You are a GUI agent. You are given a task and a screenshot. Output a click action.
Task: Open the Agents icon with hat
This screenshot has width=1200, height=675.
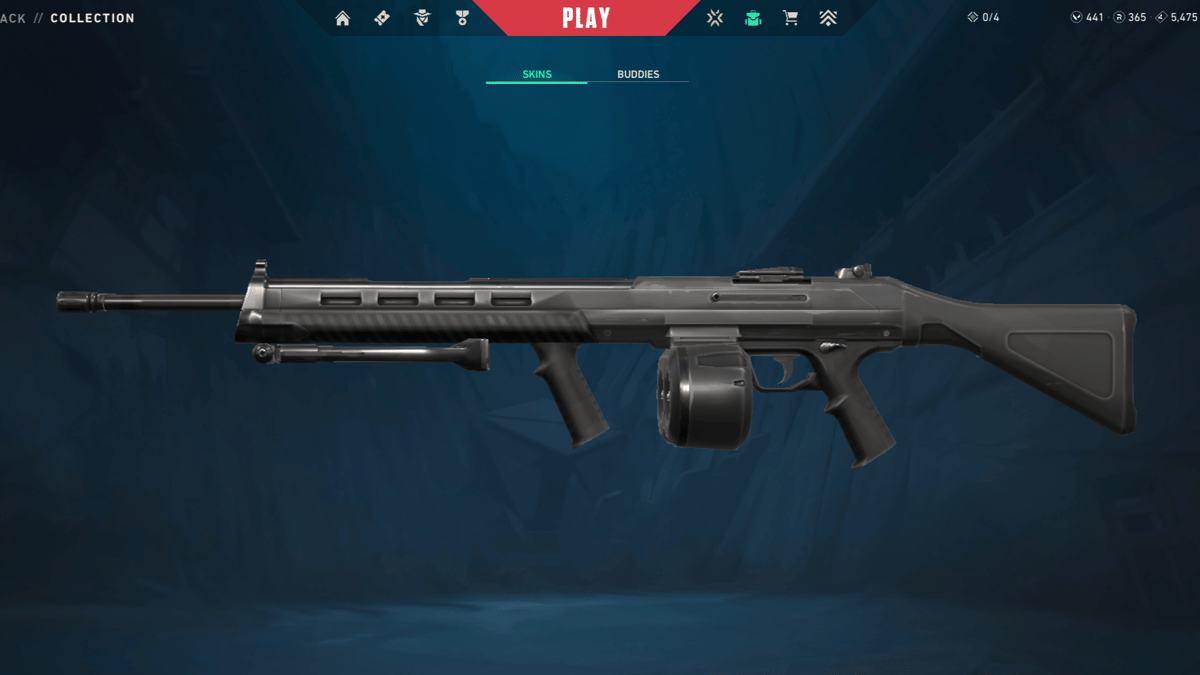click(422, 18)
